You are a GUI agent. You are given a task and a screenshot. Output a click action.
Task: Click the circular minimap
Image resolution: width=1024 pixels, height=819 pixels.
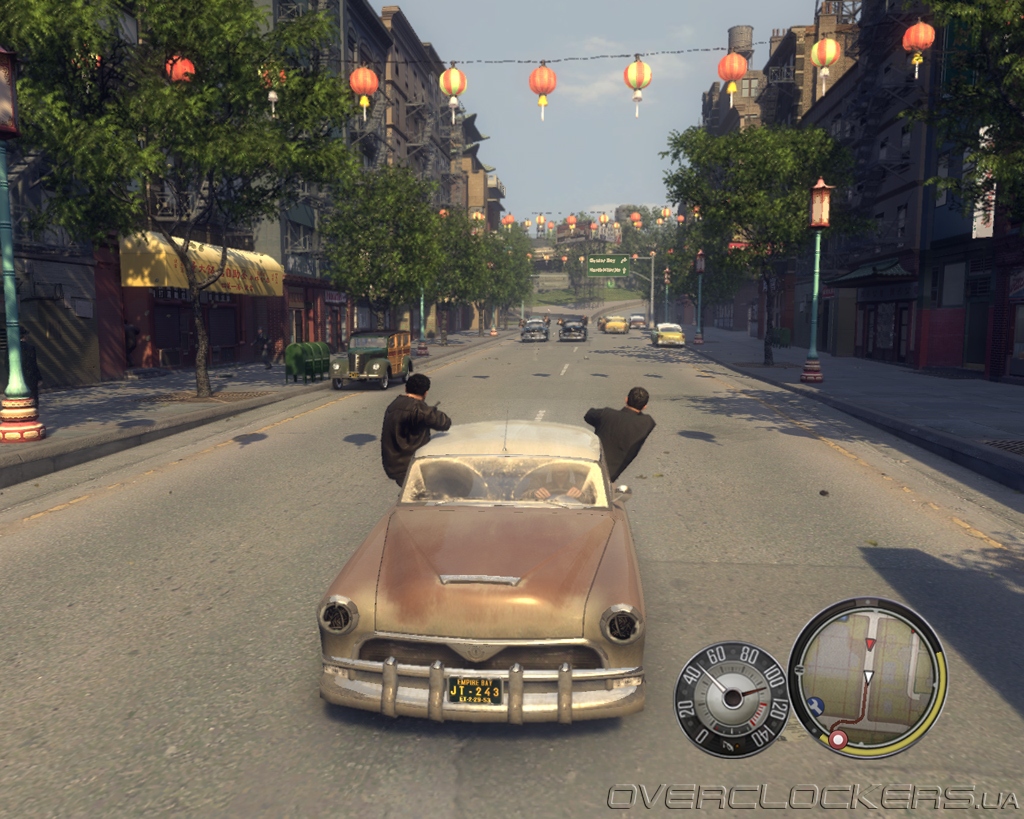[x=867, y=677]
